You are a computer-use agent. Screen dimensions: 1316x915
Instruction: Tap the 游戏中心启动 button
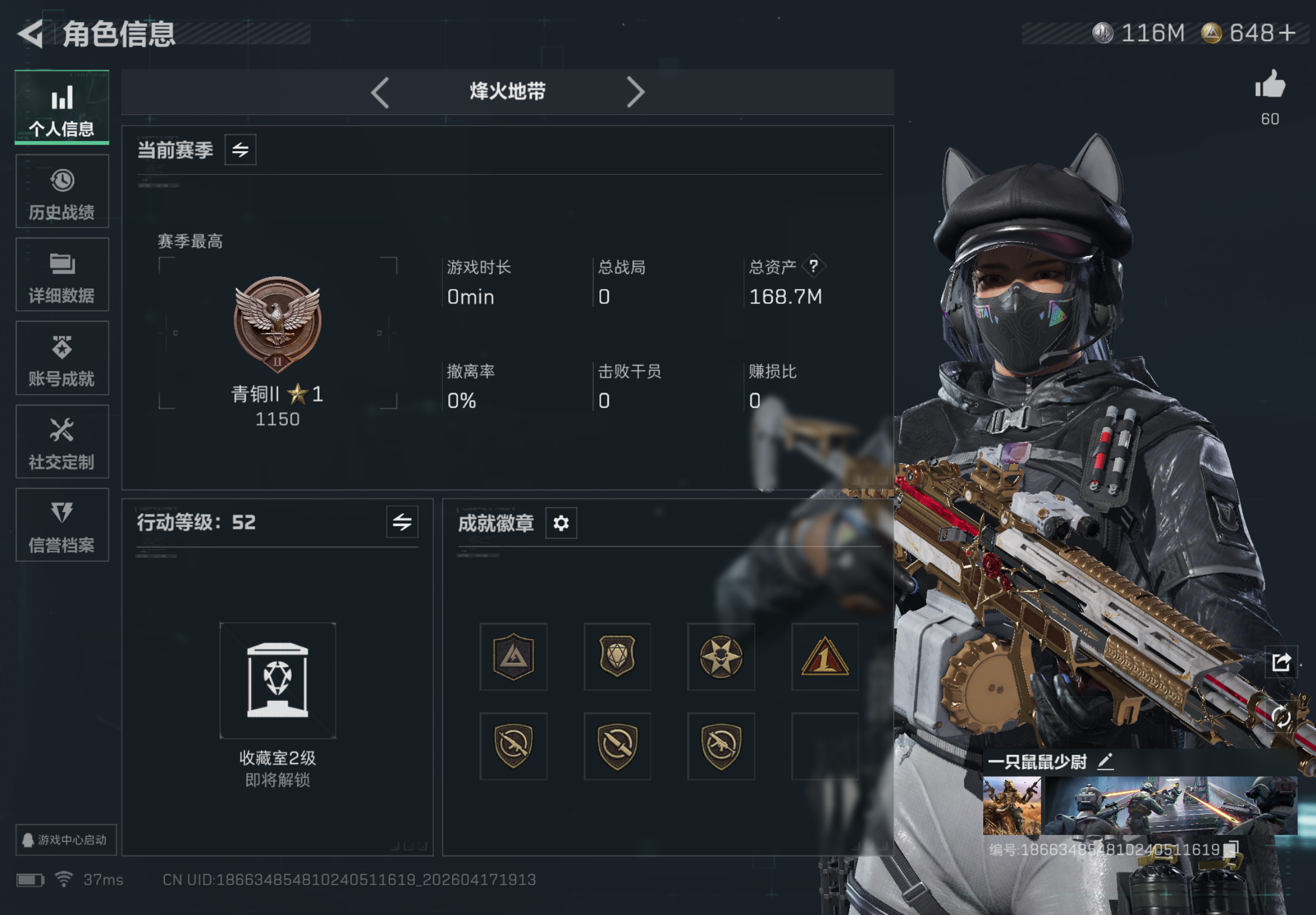[x=65, y=840]
